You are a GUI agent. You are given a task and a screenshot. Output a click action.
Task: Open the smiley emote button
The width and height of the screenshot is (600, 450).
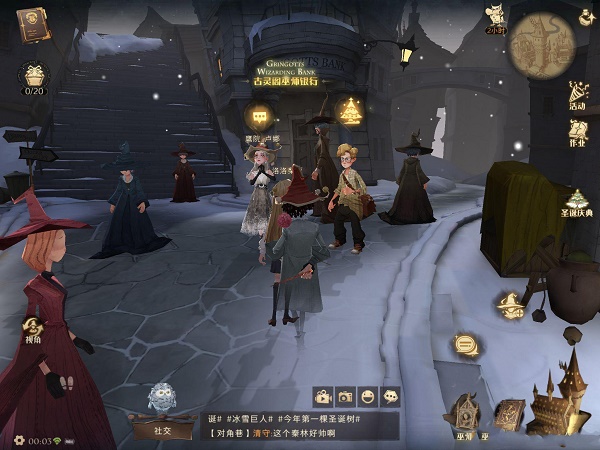coord(368,396)
